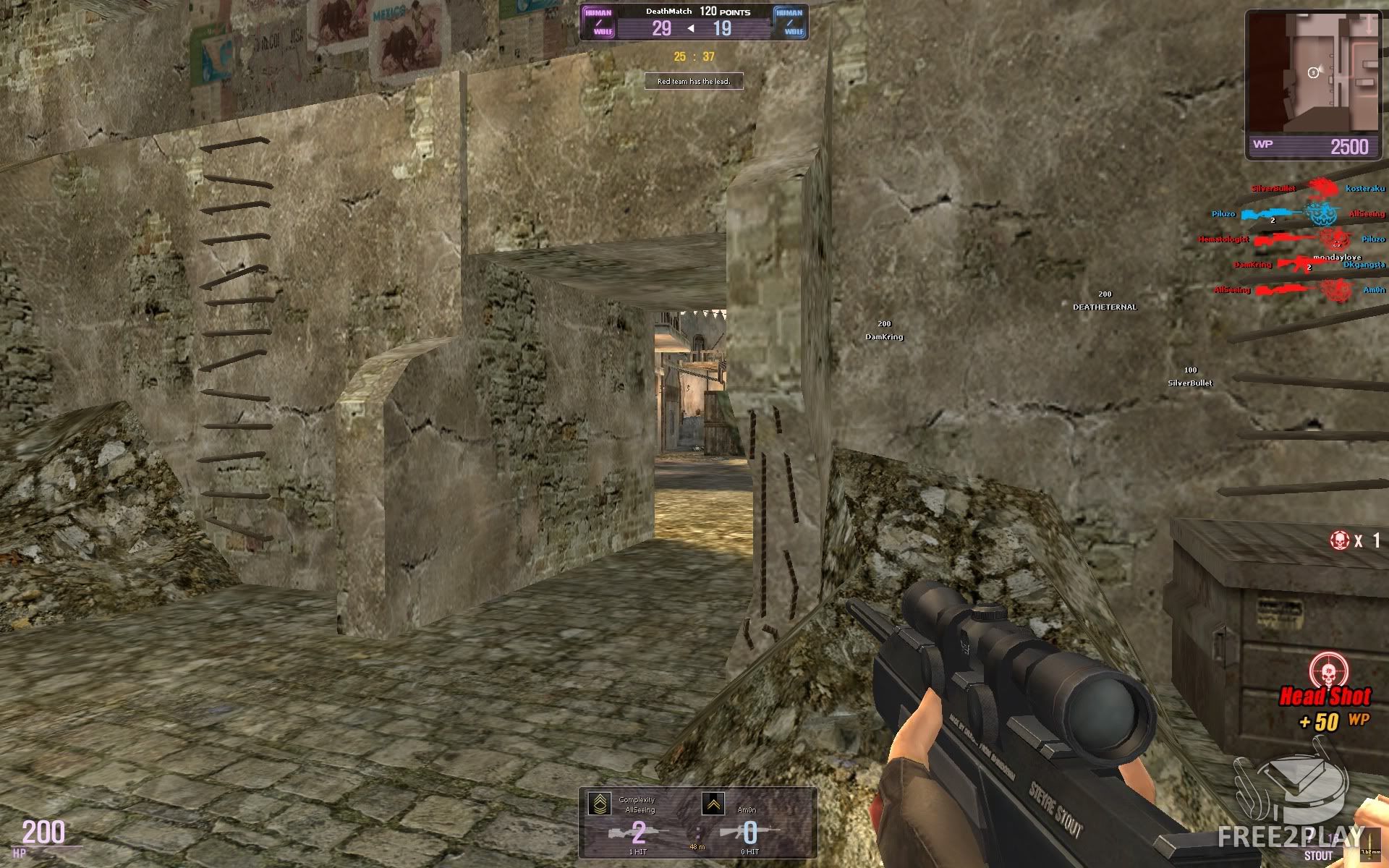
Task: Select the right Human/Wolf team badge
Action: tap(789, 22)
